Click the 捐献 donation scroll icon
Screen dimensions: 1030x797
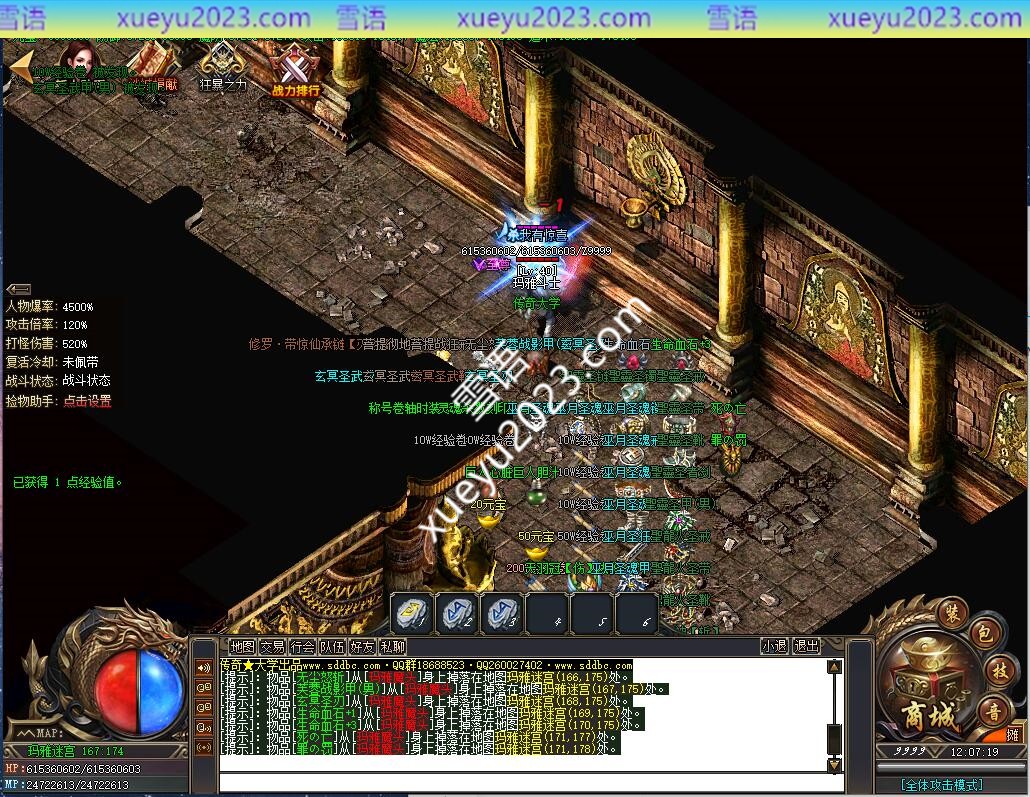(152, 66)
